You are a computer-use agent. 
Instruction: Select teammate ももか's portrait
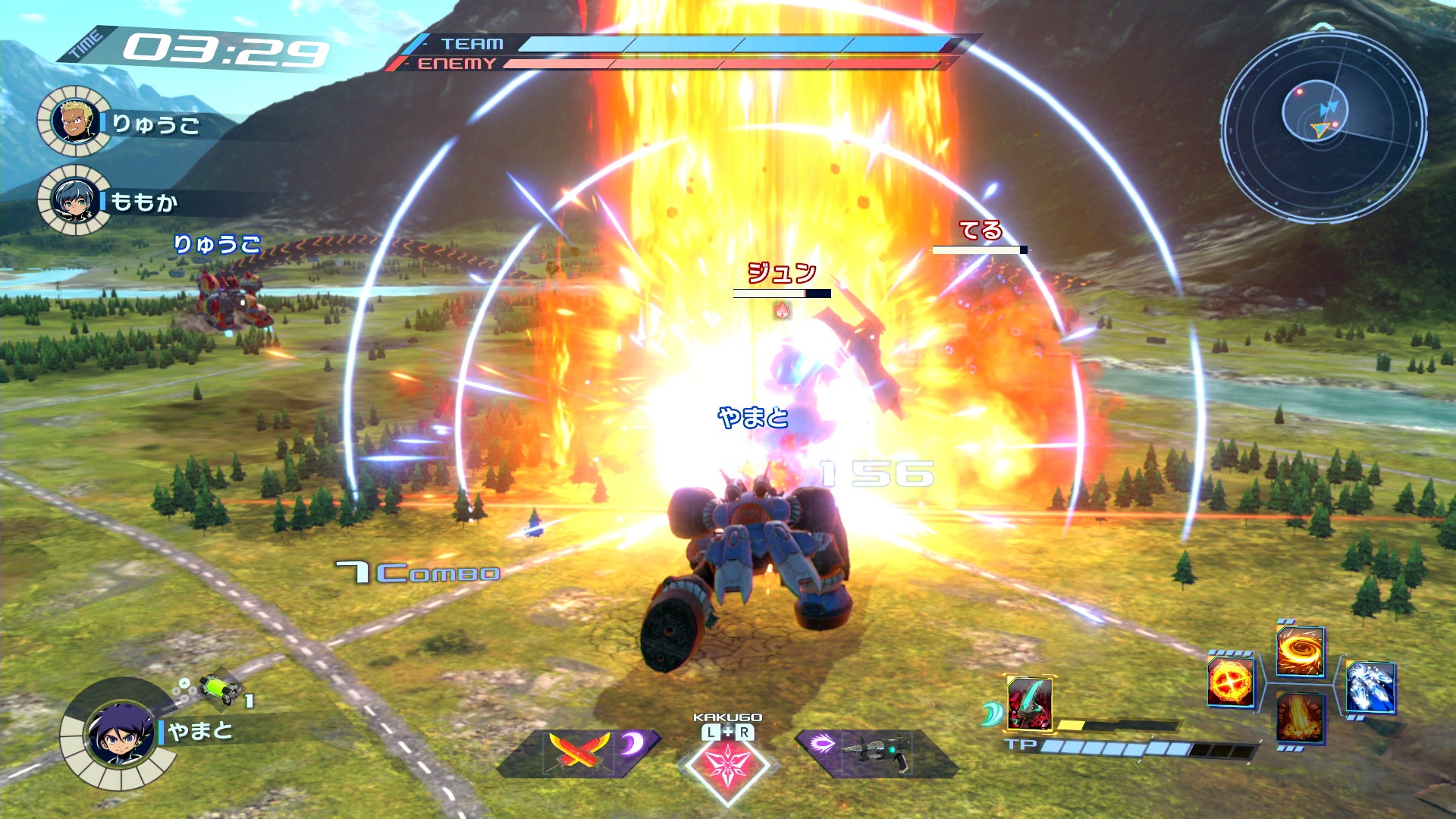[74, 200]
